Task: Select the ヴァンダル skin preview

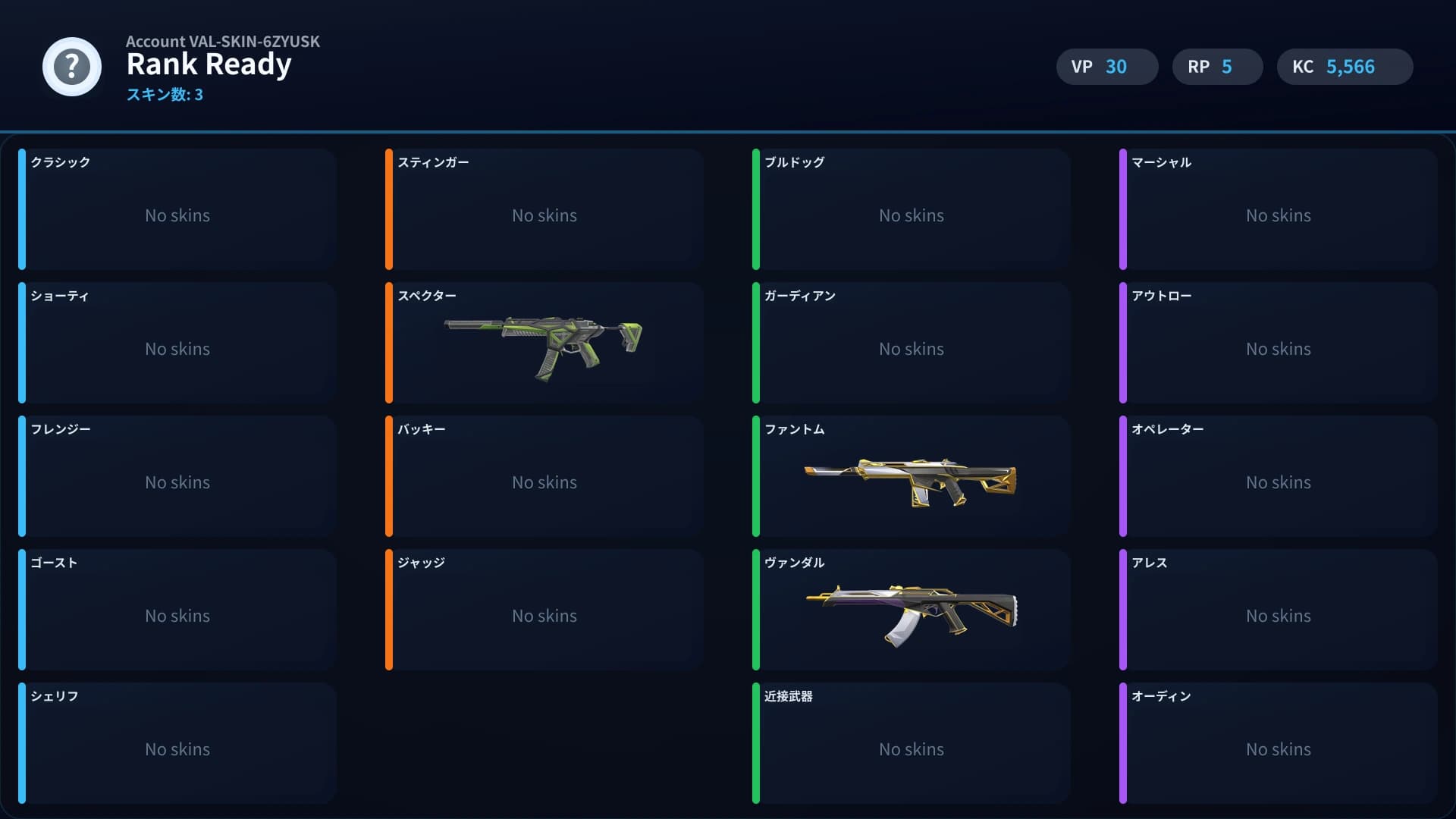Action: click(x=910, y=610)
